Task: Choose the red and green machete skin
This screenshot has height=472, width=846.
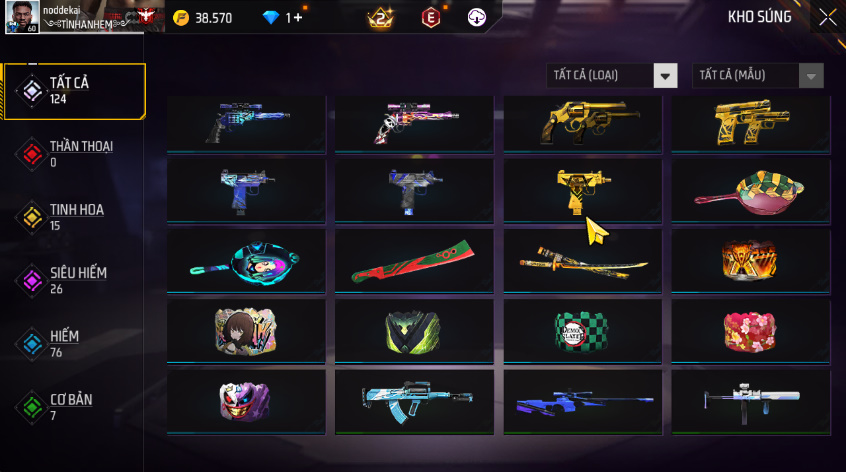Action: [x=414, y=261]
